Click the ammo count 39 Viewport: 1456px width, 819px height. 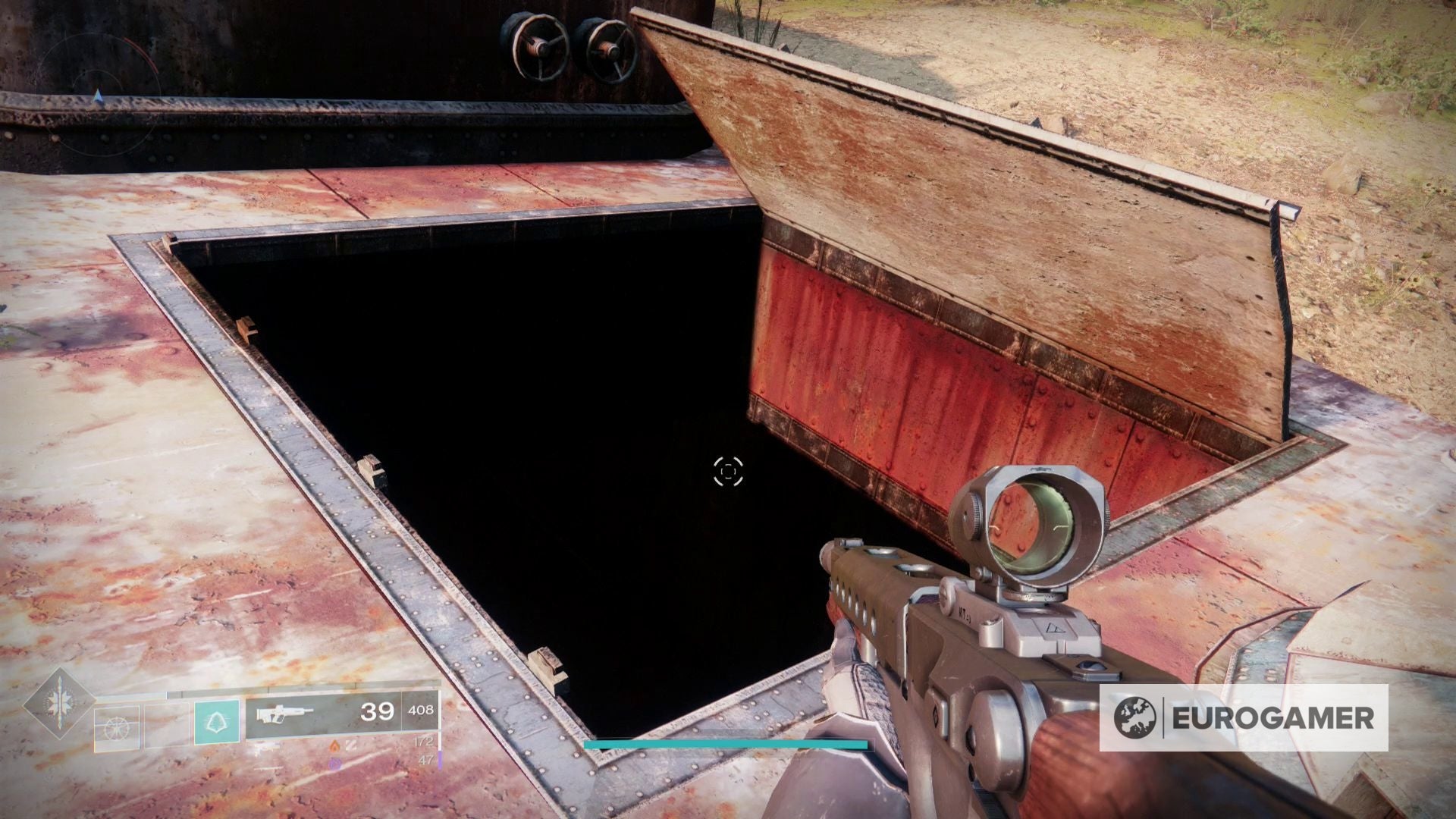click(377, 713)
